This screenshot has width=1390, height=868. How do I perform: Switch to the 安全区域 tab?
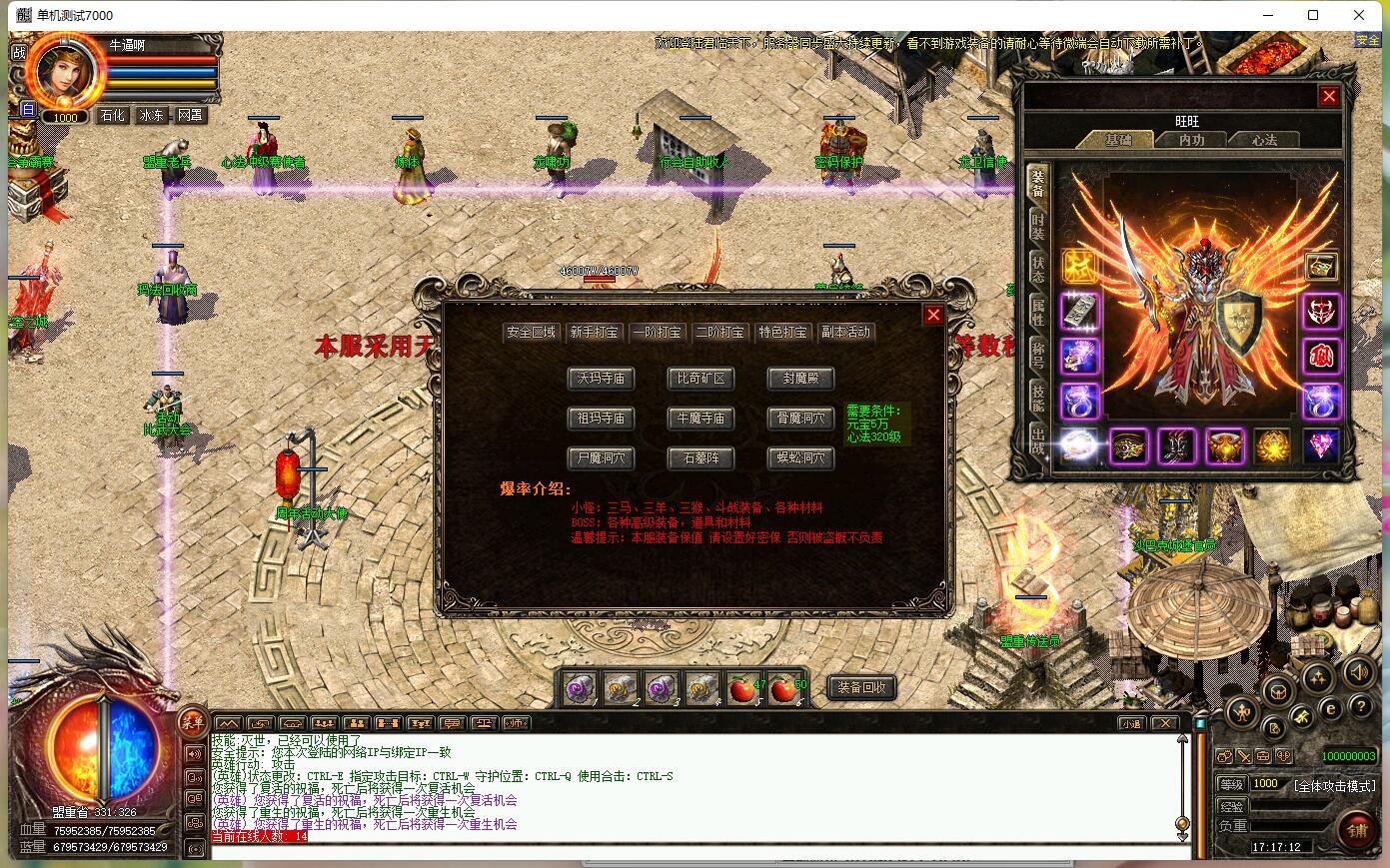[x=531, y=333]
